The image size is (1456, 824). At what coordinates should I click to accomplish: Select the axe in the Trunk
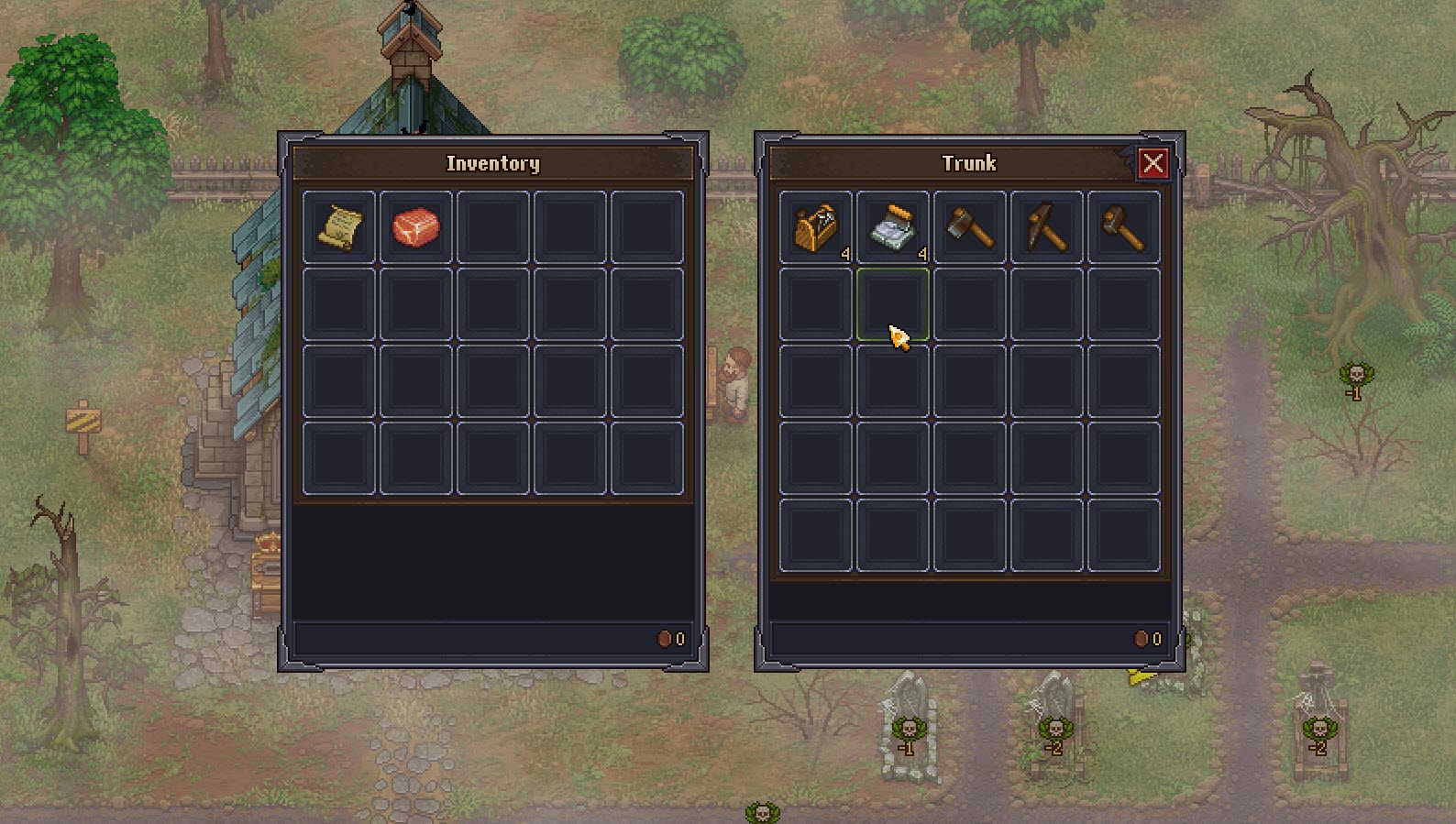click(x=969, y=227)
